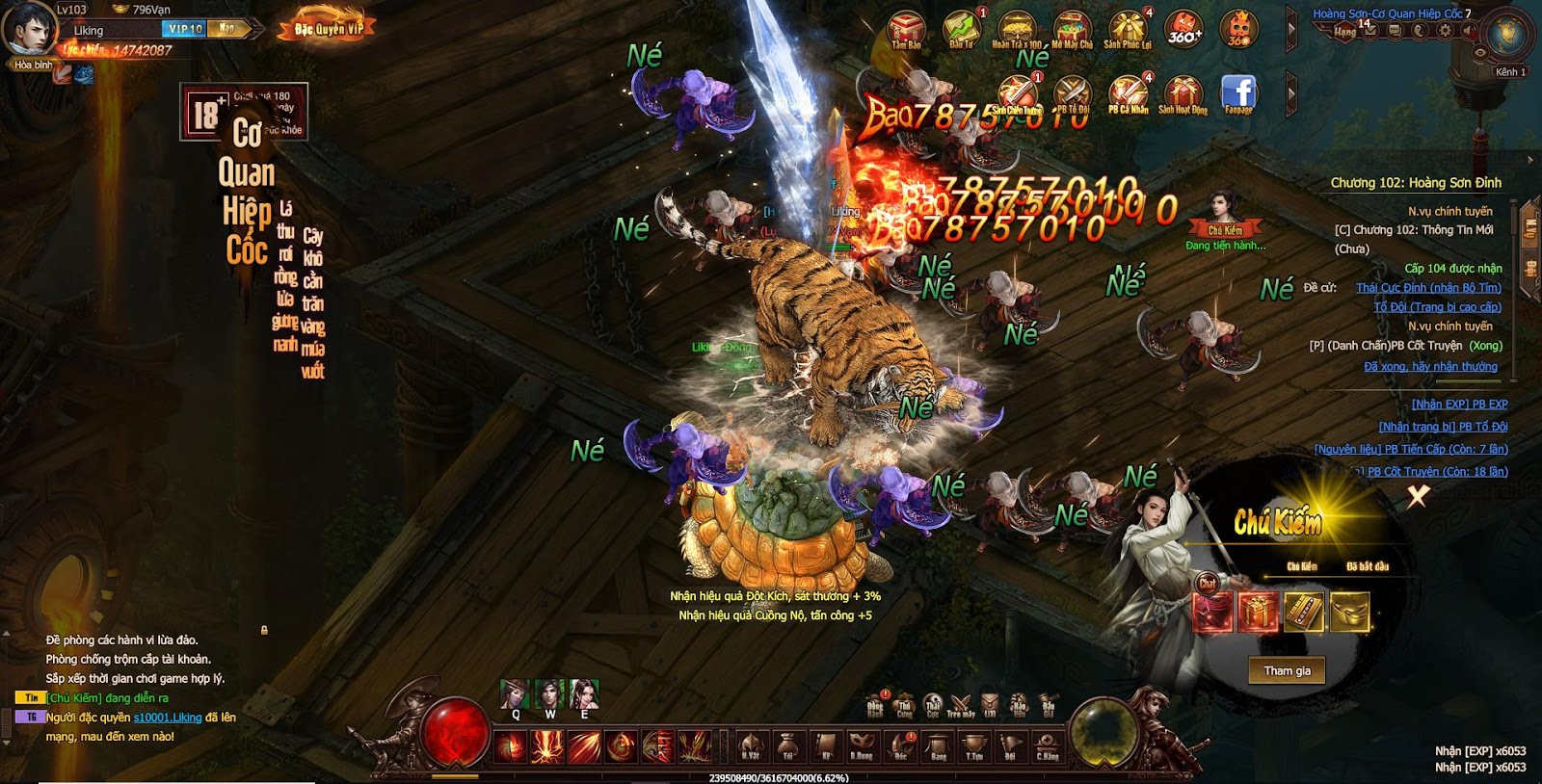Join the Chú Kiếm event with Tham gia

[x=1287, y=670]
